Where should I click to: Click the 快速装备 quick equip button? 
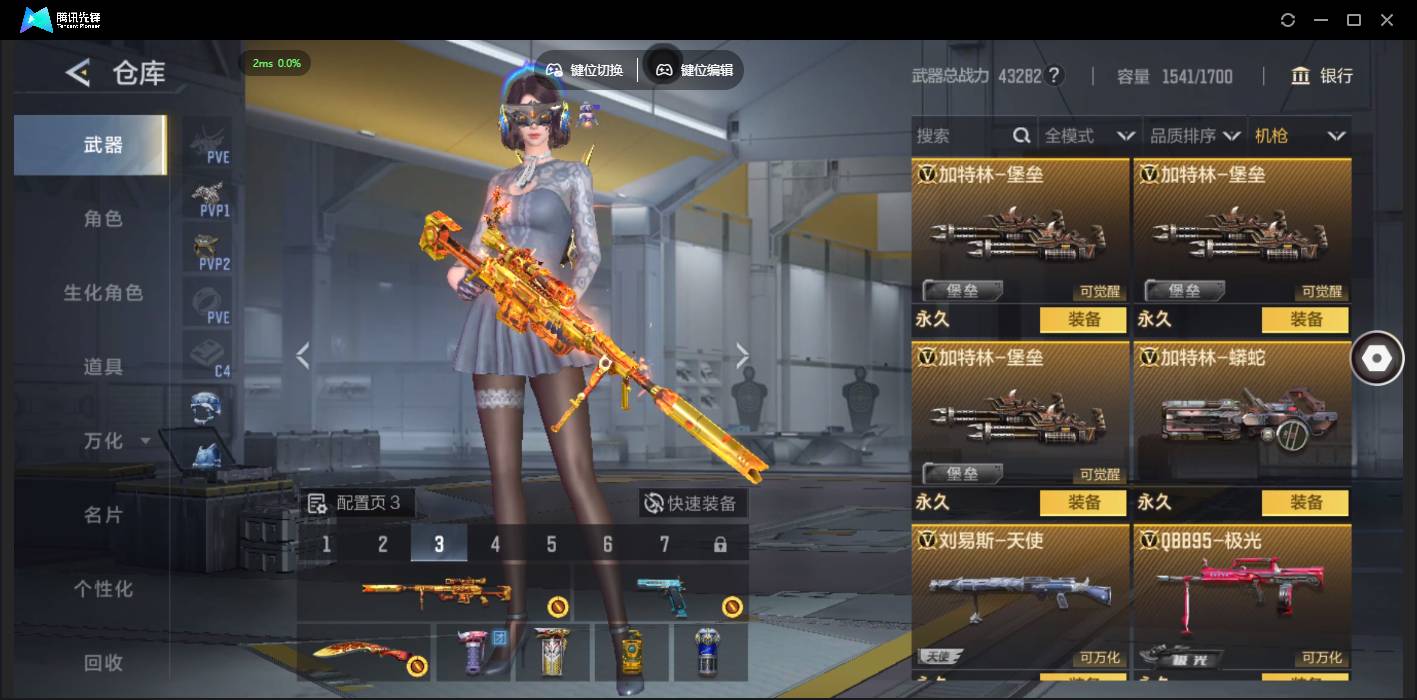691,503
